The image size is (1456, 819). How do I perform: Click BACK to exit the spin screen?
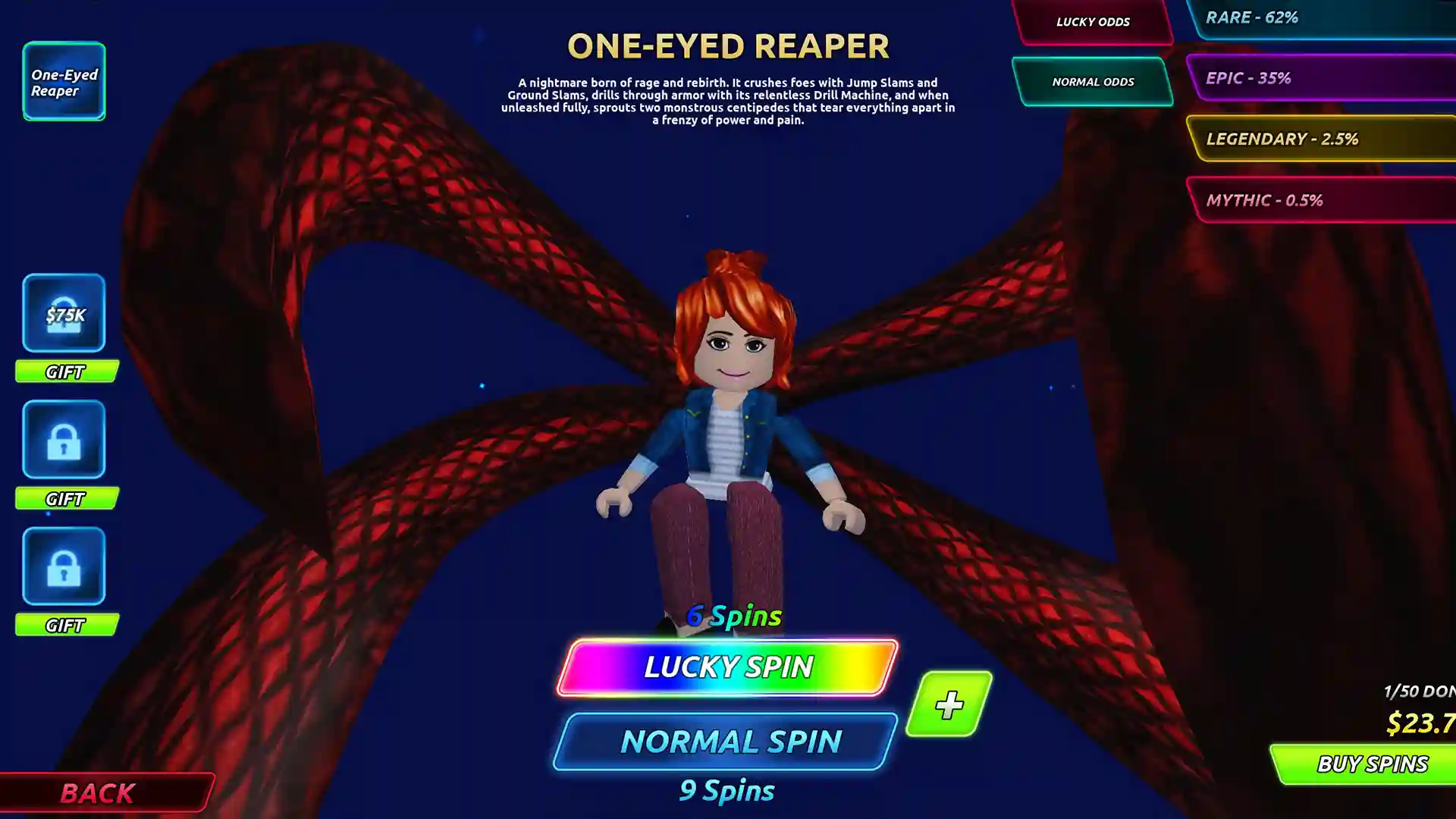[x=99, y=793]
